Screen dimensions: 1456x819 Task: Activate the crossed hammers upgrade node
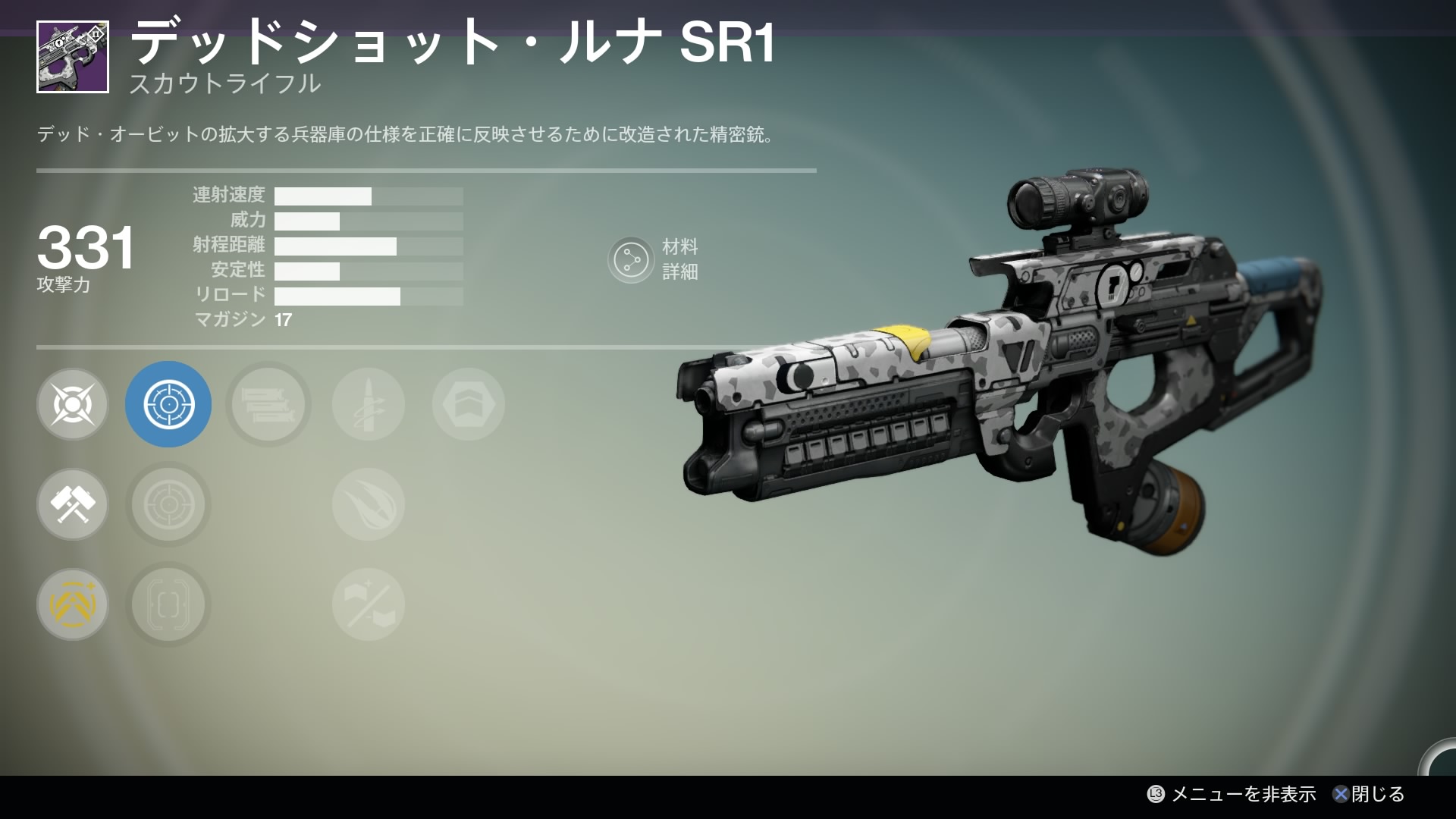point(73,504)
